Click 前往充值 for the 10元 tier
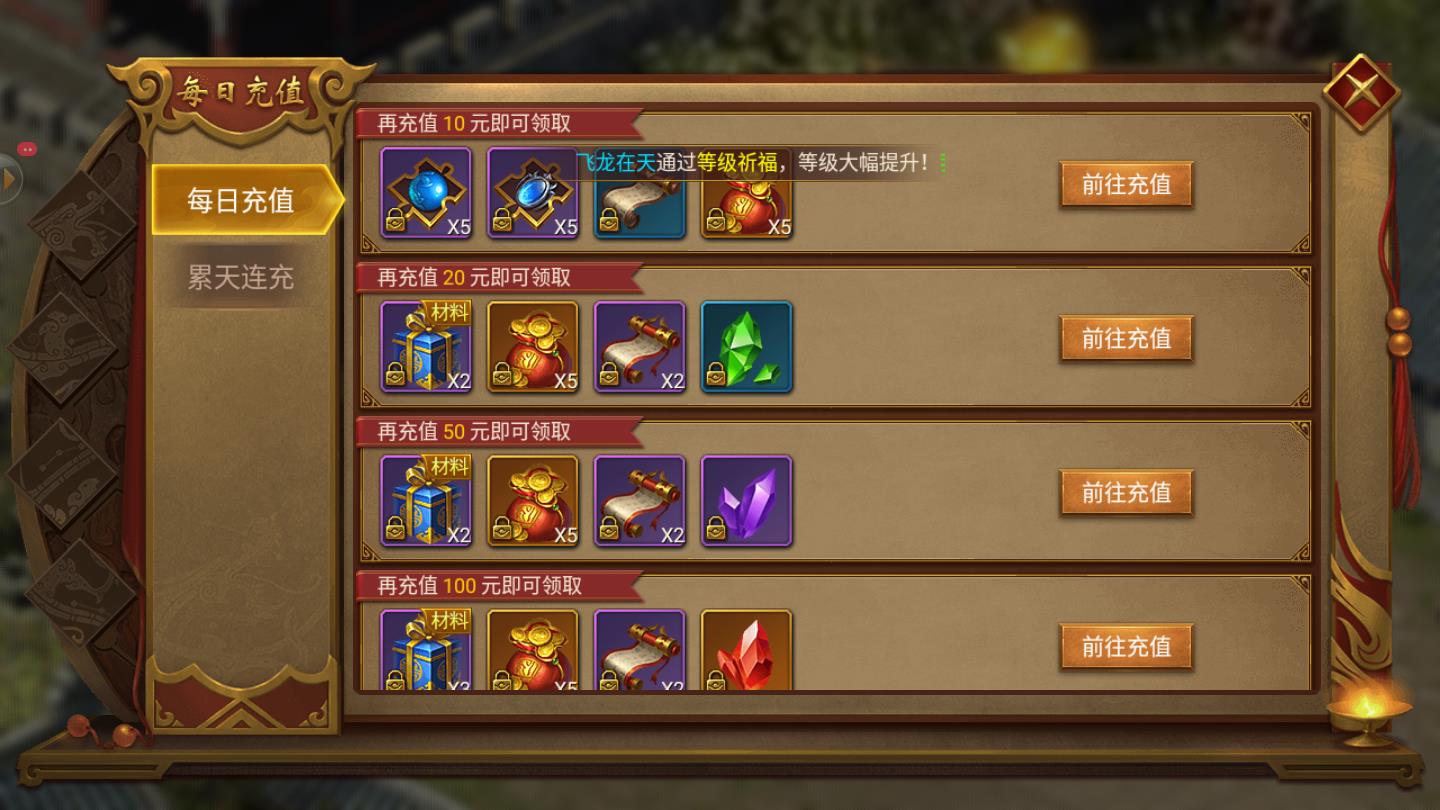1440x810 pixels. click(1125, 185)
